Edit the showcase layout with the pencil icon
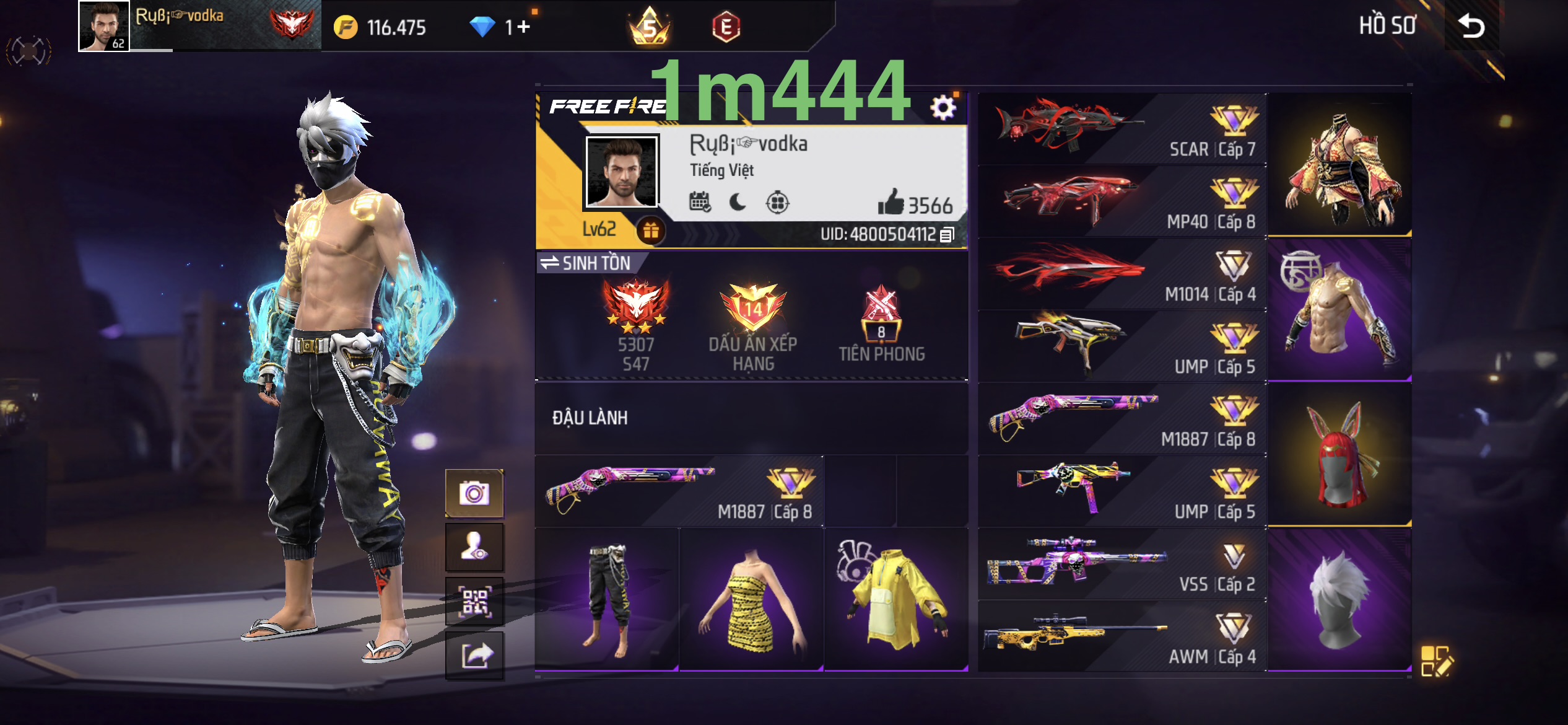The height and width of the screenshot is (725, 1568). [1436, 661]
